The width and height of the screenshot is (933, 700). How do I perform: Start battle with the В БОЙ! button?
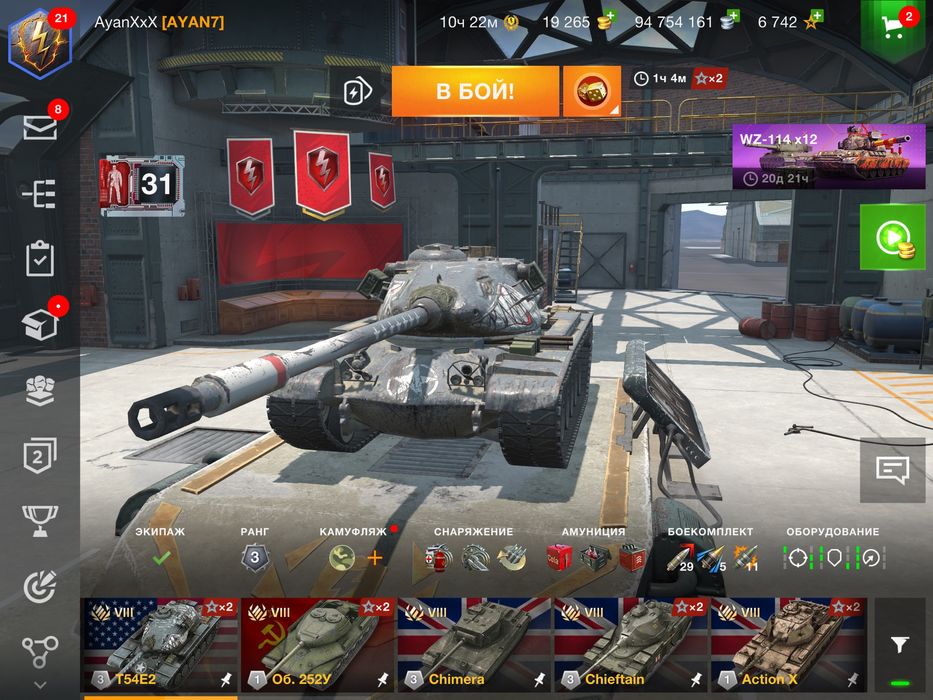[x=475, y=92]
